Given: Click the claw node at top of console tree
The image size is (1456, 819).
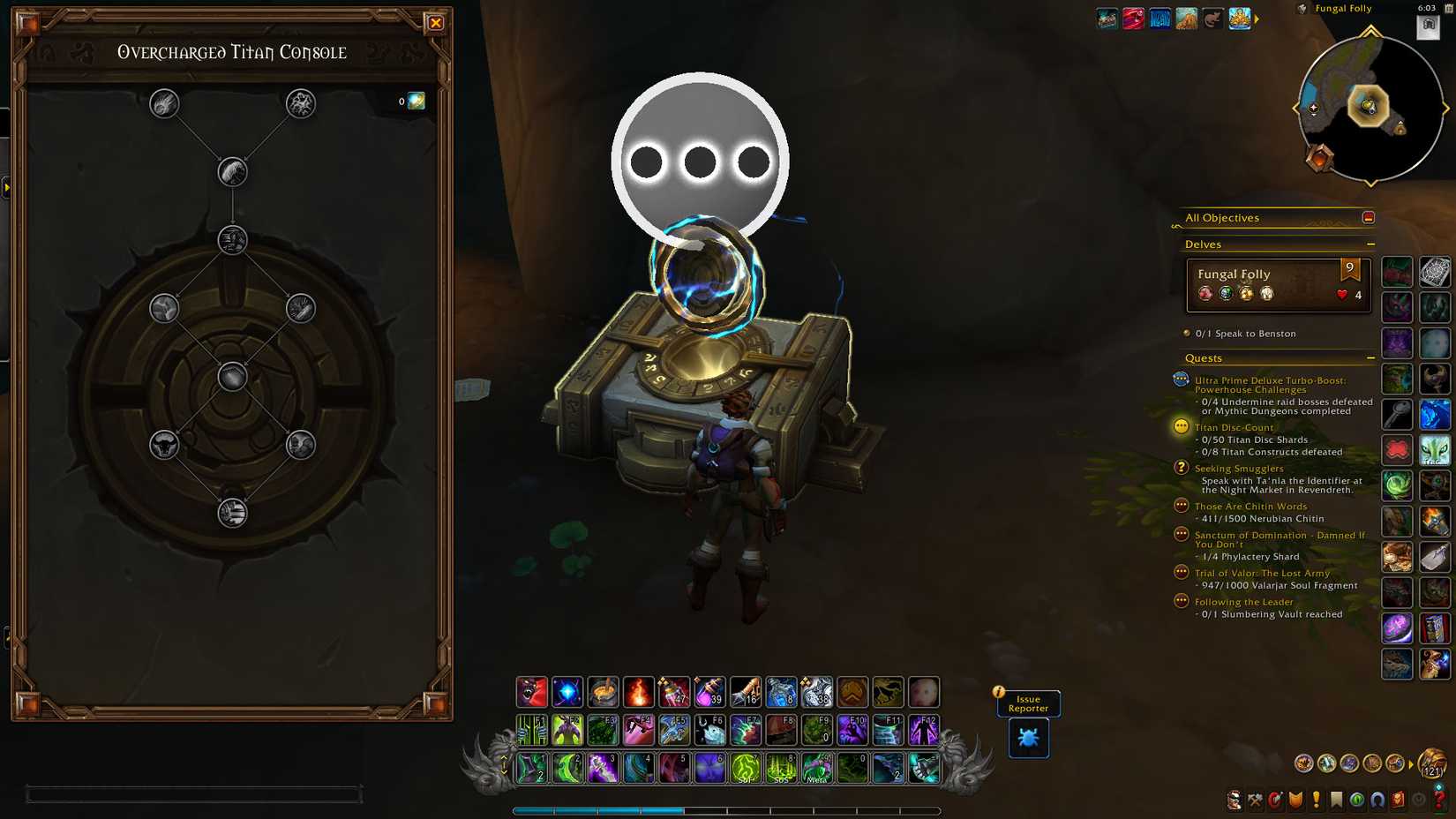Looking at the screenshot, I should click(x=162, y=102).
